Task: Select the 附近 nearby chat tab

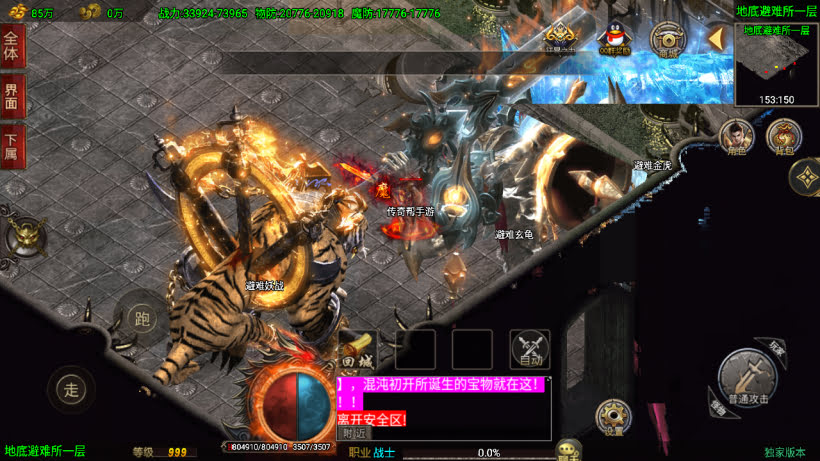Action: click(354, 433)
